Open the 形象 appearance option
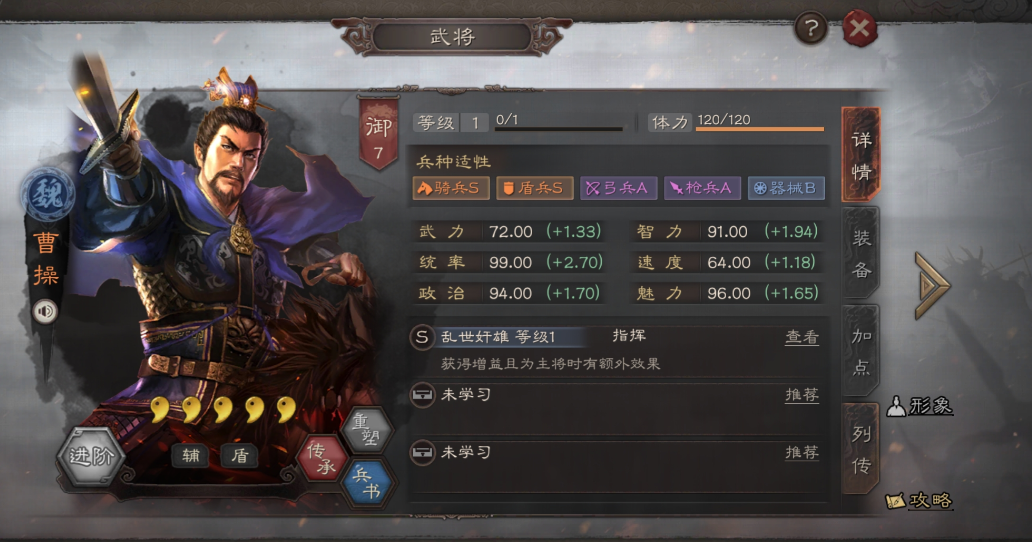This screenshot has height=542, width=1032. point(920,406)
